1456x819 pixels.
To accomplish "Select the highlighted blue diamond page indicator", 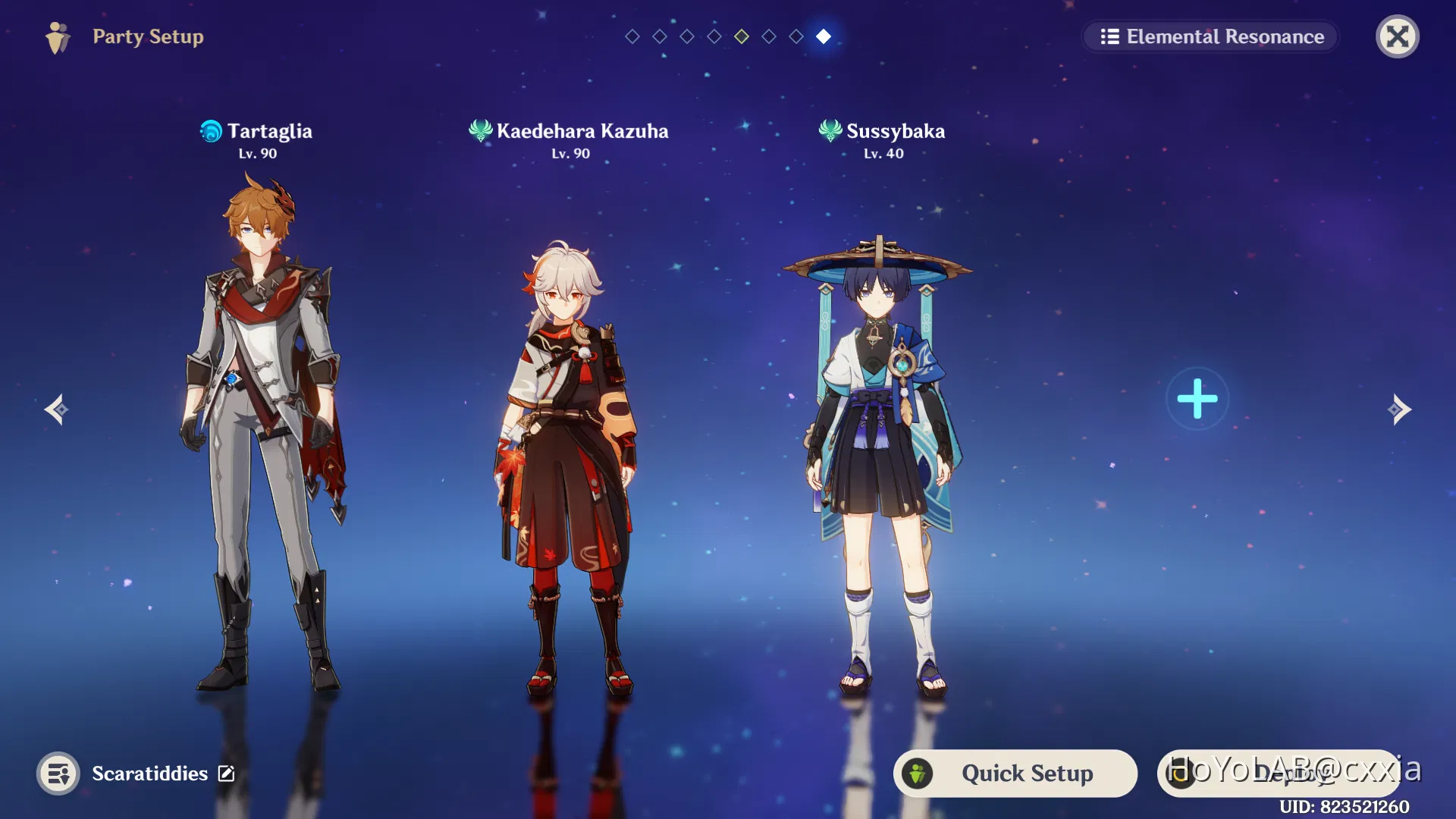I will [x=824, y=36].
